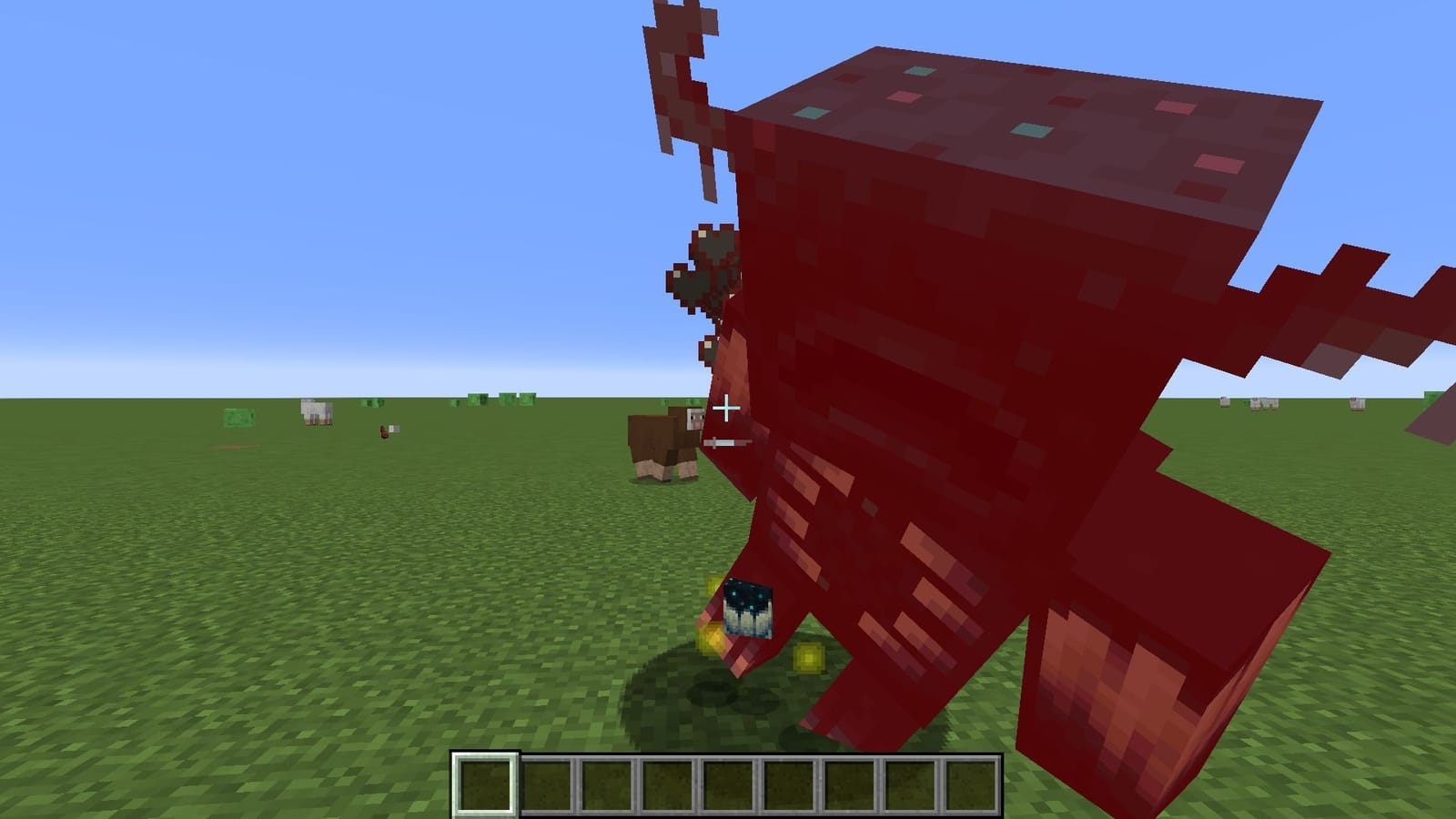The width and height of the screenshot is (1456, 819).
Task: Select the second hotbar slot
Action: (x=546, y=784)
